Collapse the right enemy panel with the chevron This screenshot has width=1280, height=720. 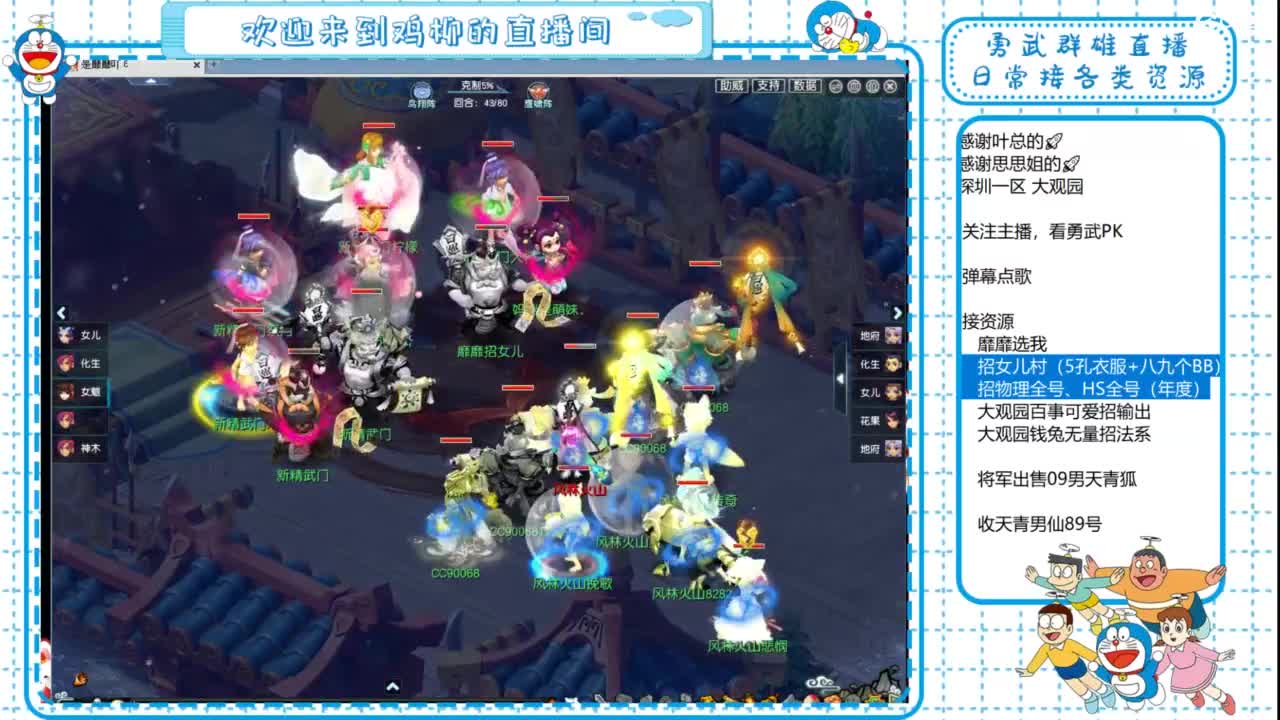pos(898,310)
